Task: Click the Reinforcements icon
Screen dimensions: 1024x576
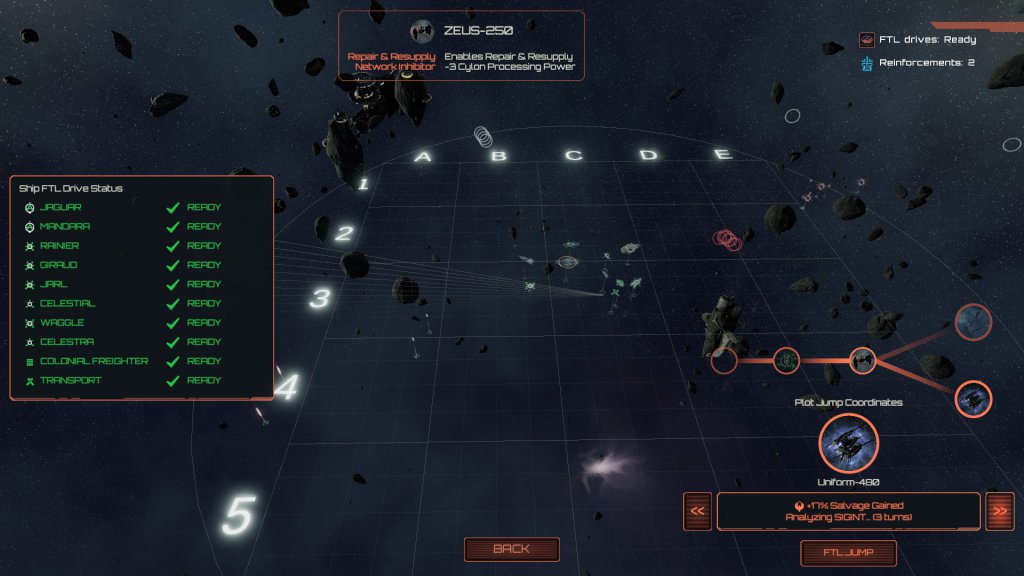Action: pos(866,63)
